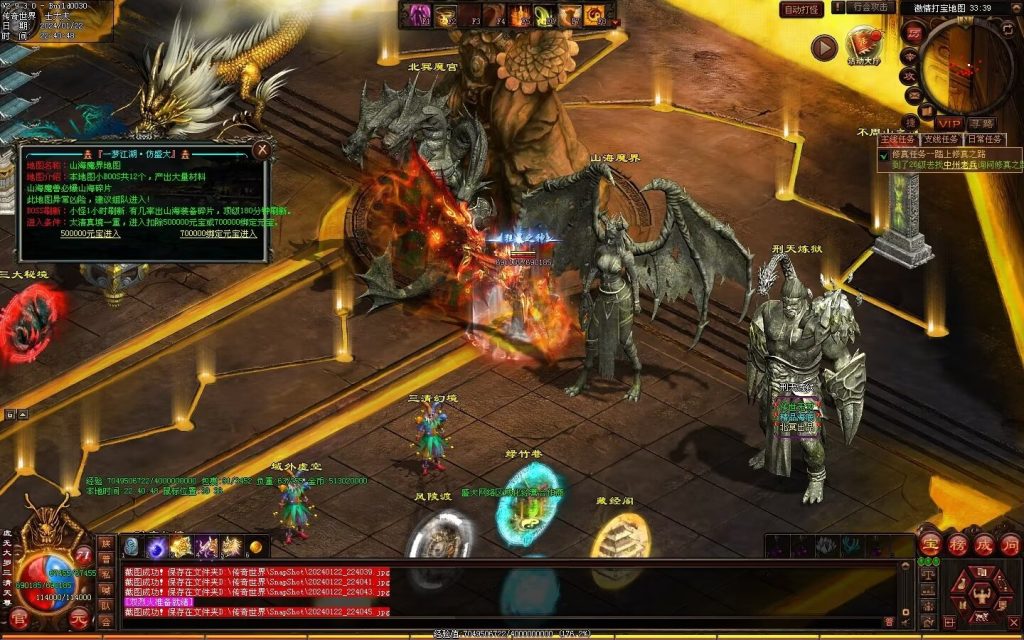Open the red 榜 ranking button

pos(957,545)
